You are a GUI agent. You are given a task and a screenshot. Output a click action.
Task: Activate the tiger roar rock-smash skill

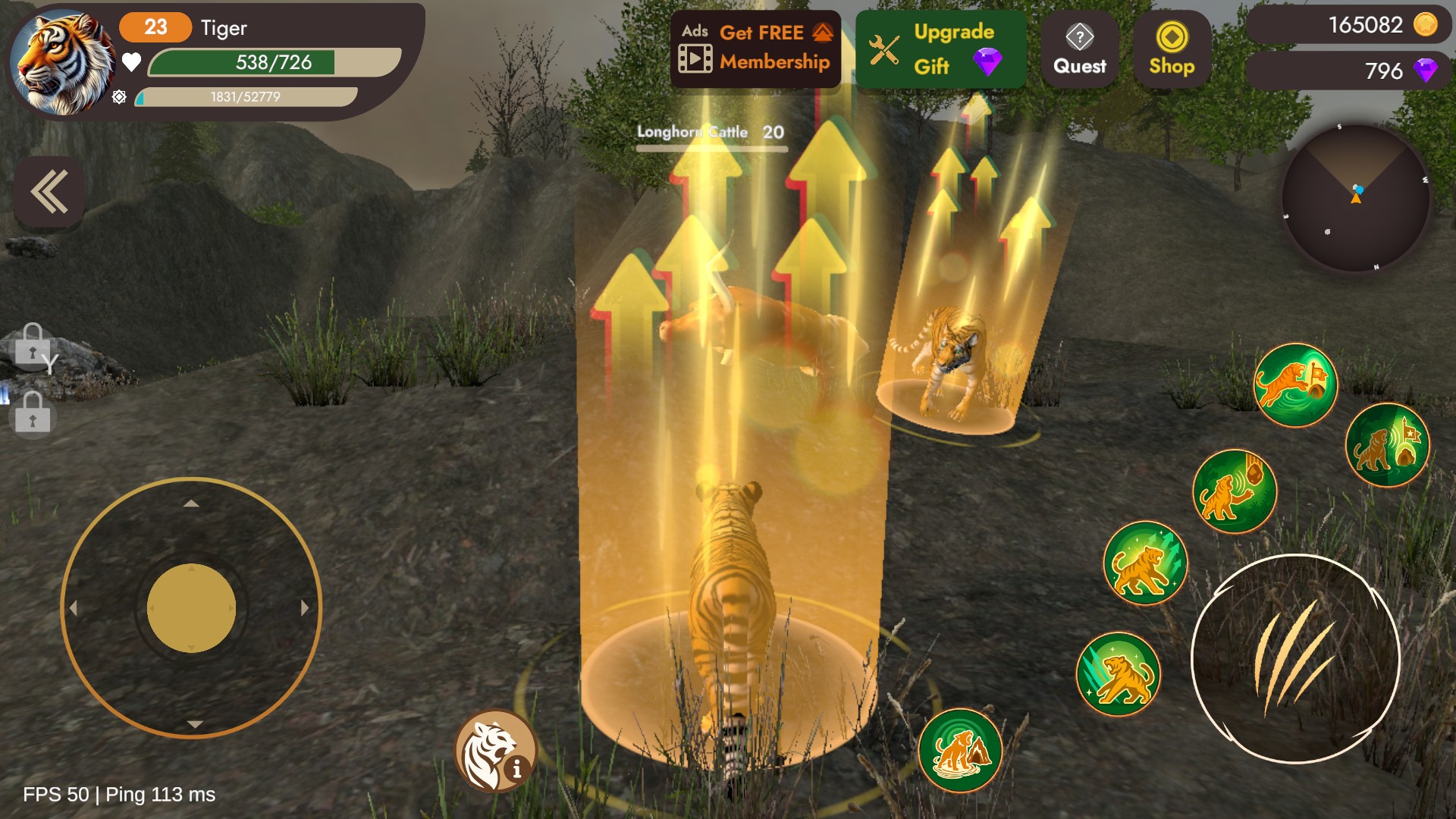[x=1234, y=491]
